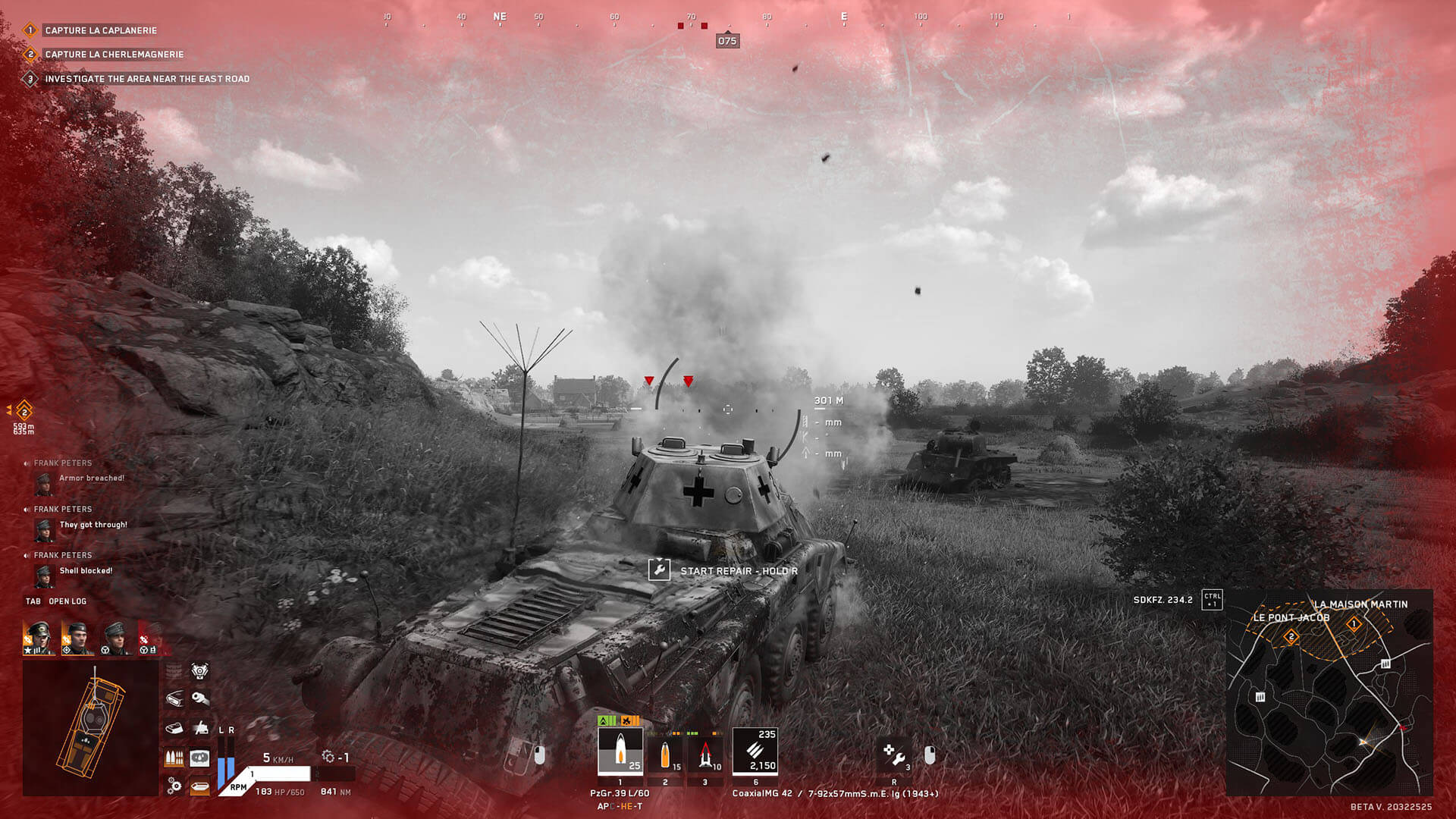
Task: Select the commander crew portrait with star
Action: click(x=39, y=638)
